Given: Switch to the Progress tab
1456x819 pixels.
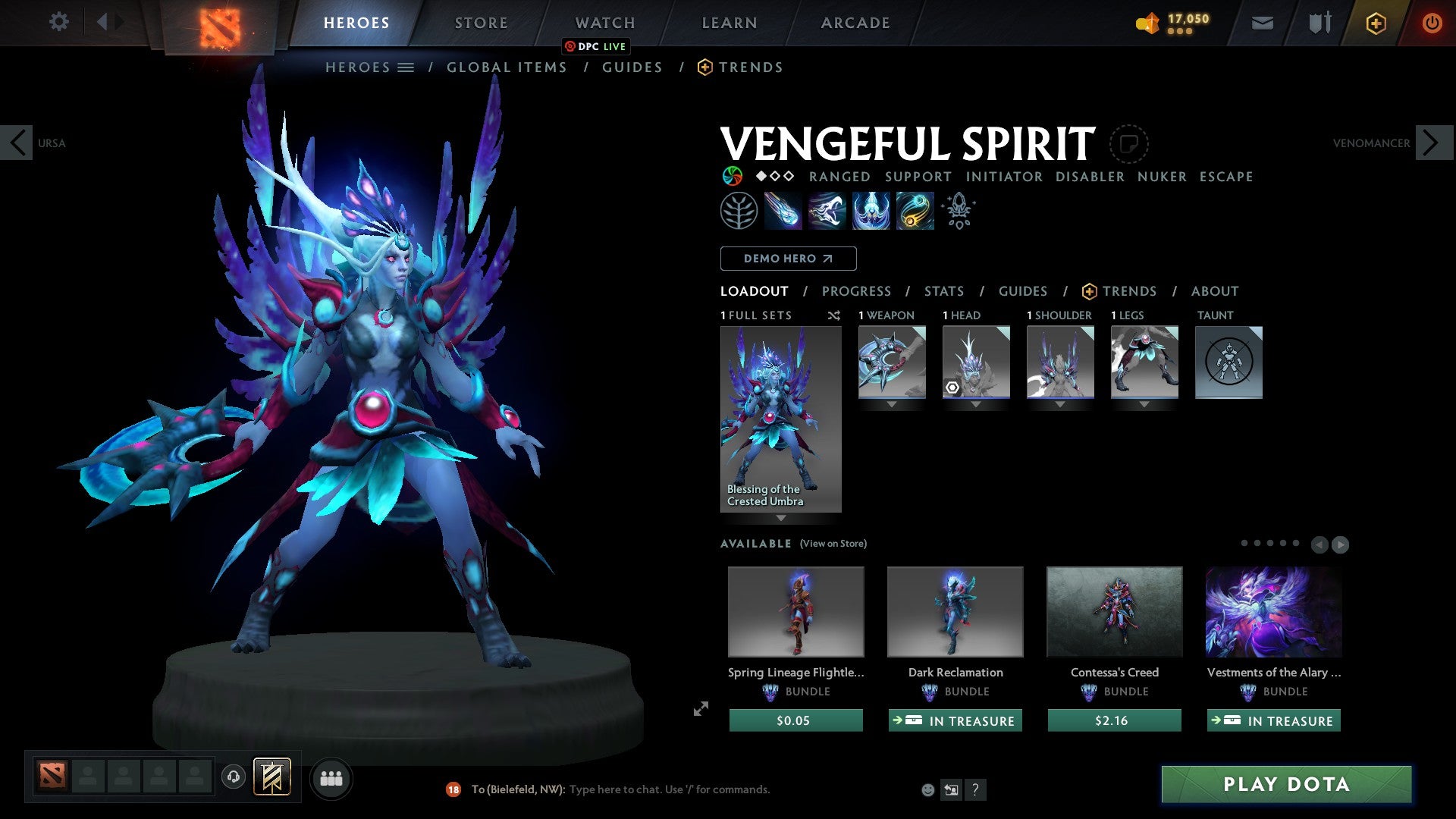Looking at the screenshot, I should (x=857, y=290).
